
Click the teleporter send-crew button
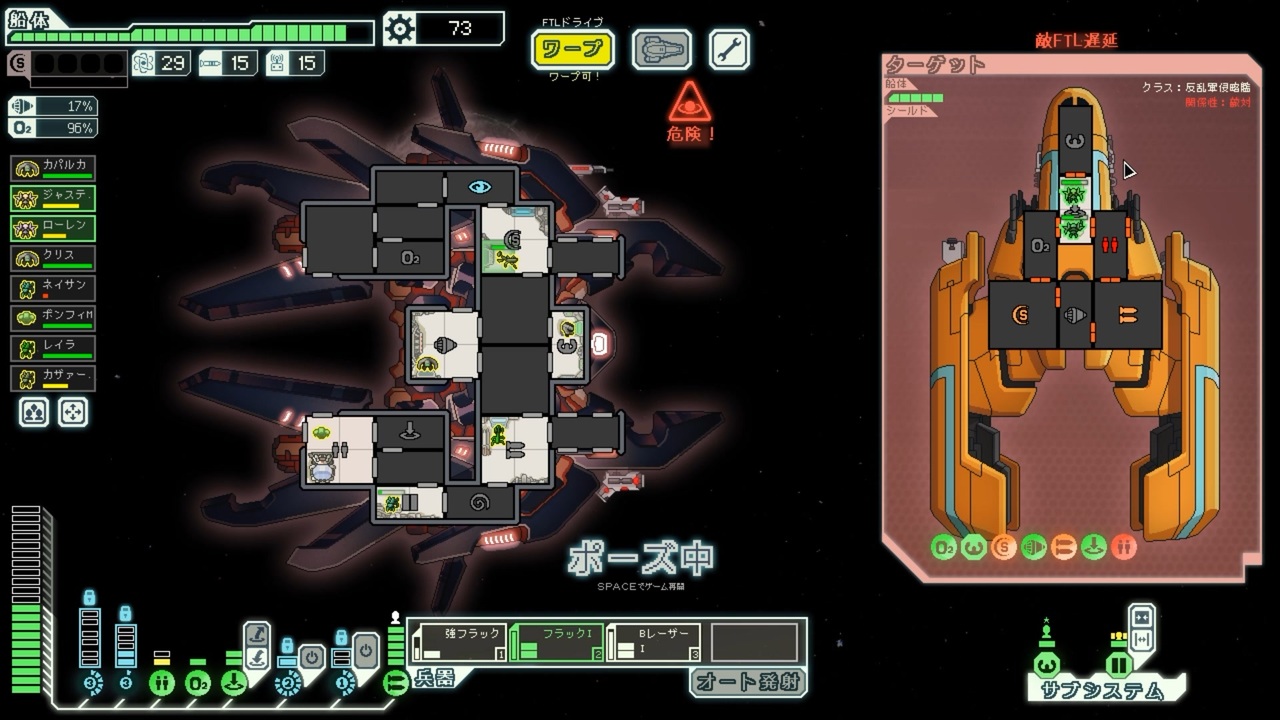click(x=257, y=634)
